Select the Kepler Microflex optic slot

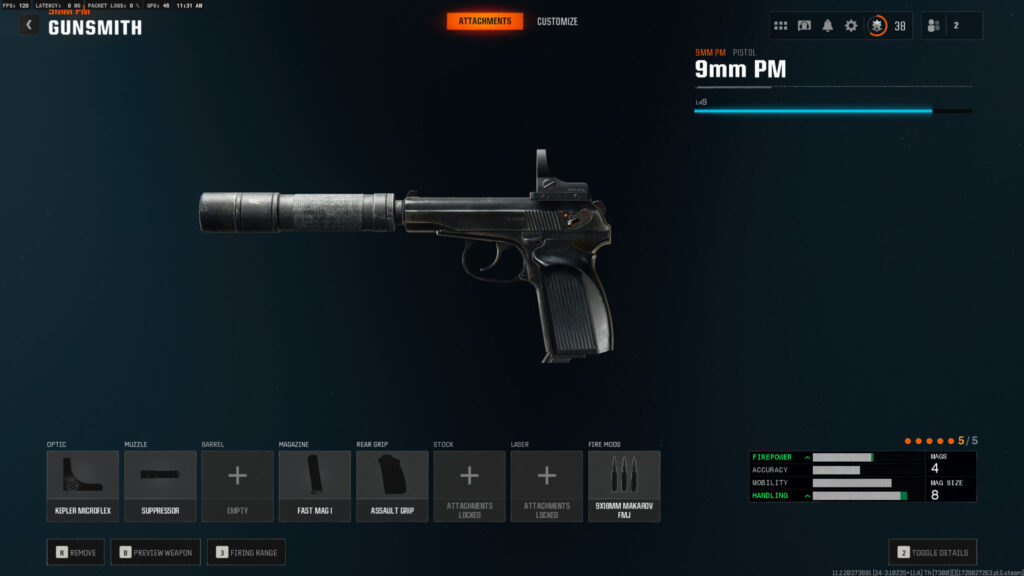pyautogui.click(x=83, y=485)
